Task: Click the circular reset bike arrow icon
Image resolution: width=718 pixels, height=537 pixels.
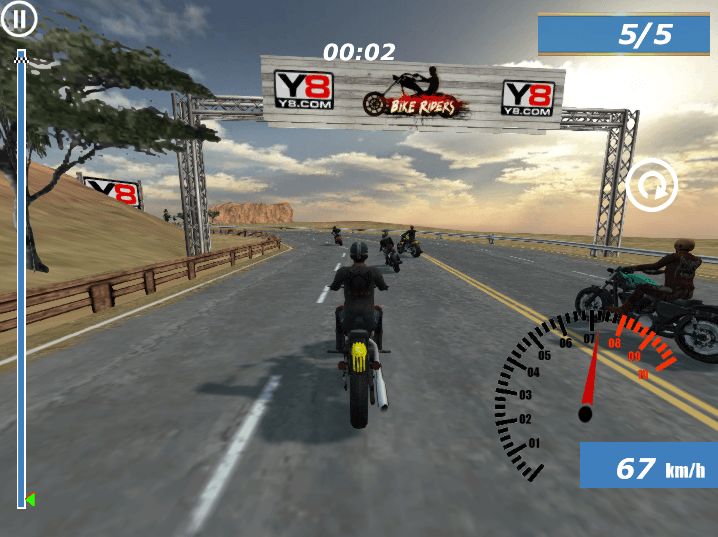Action: pyautogui.click(x=652, y=185)
